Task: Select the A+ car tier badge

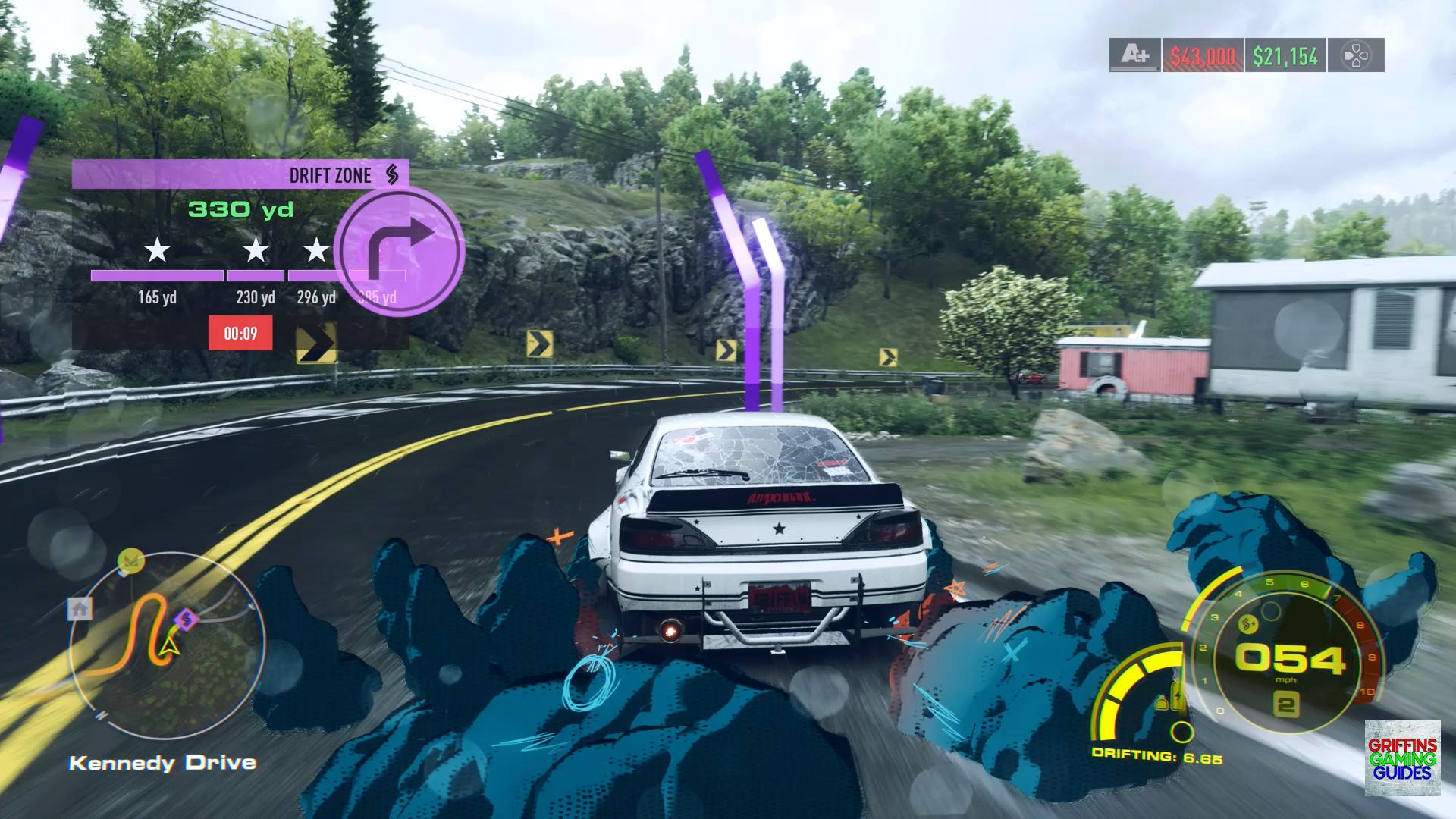Action: tap(1134, 55)
